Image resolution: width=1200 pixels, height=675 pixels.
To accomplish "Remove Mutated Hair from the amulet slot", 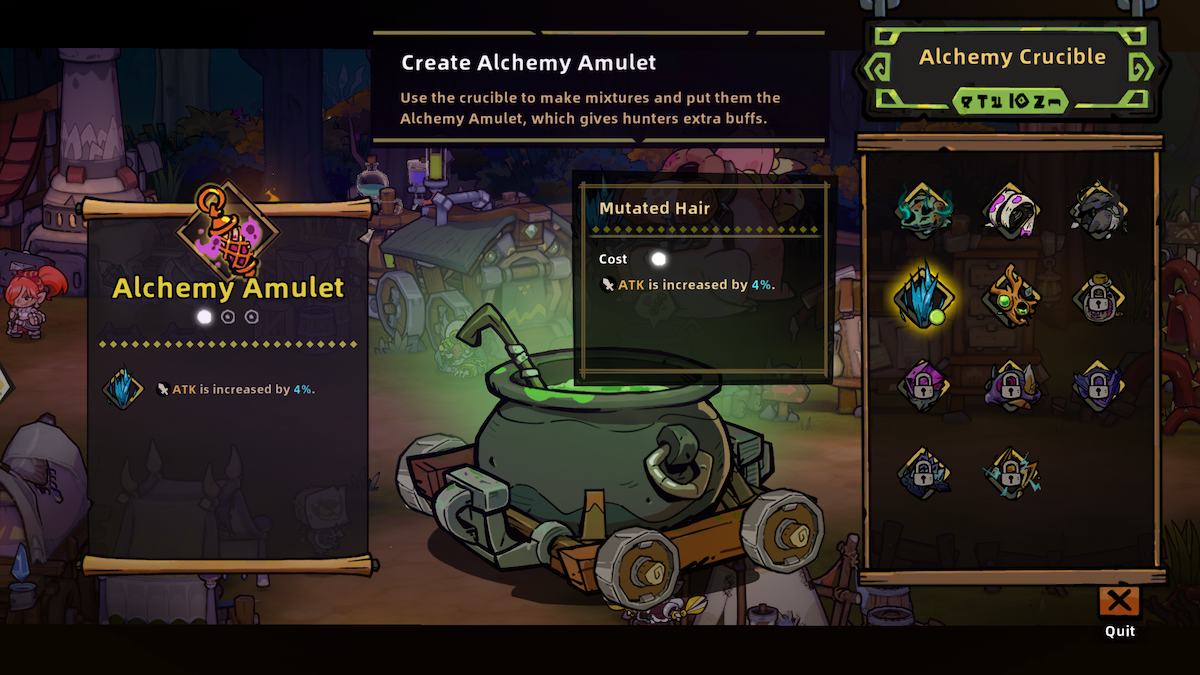I will 122,389.
